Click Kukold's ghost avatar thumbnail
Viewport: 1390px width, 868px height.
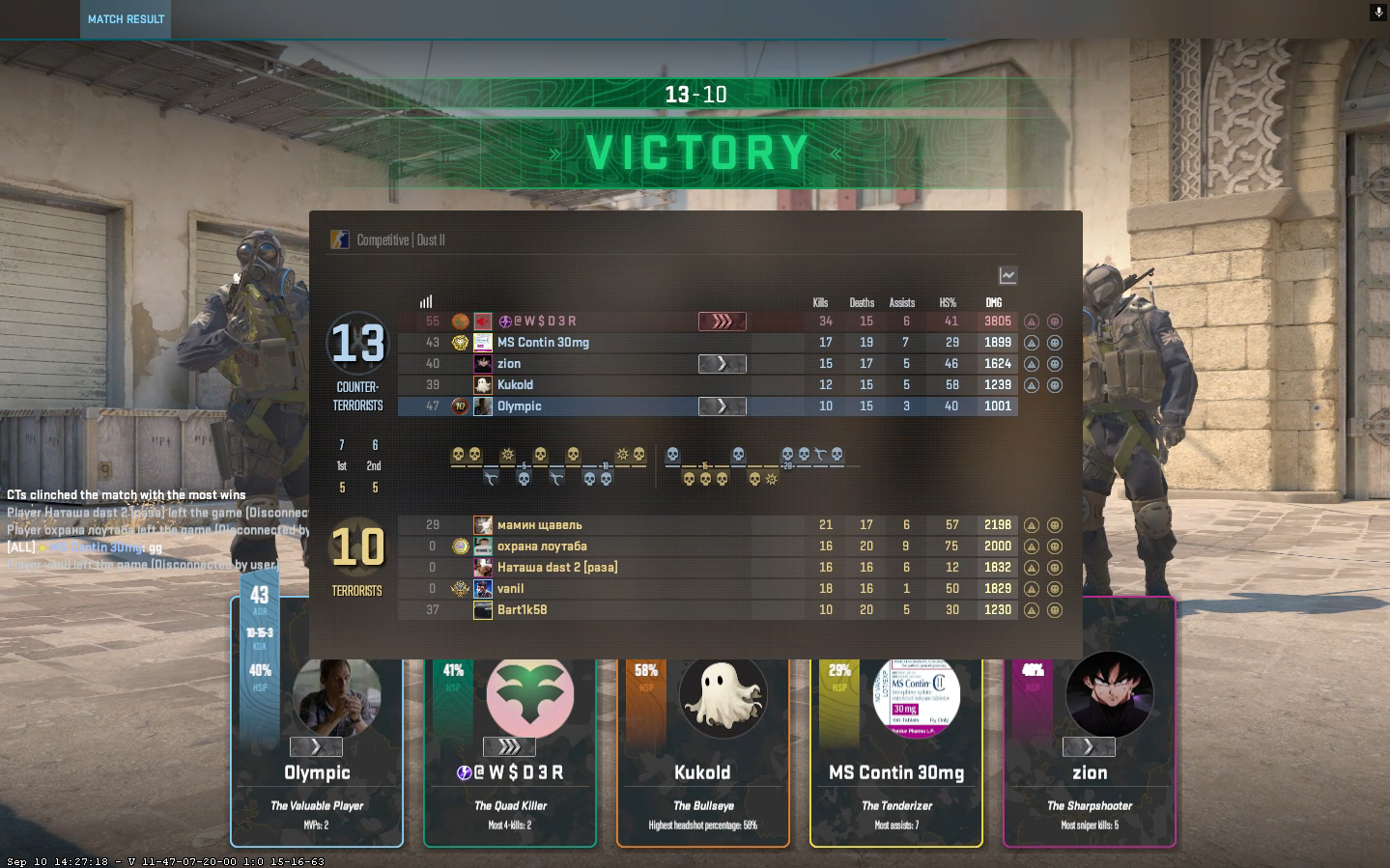click(723, 696)
